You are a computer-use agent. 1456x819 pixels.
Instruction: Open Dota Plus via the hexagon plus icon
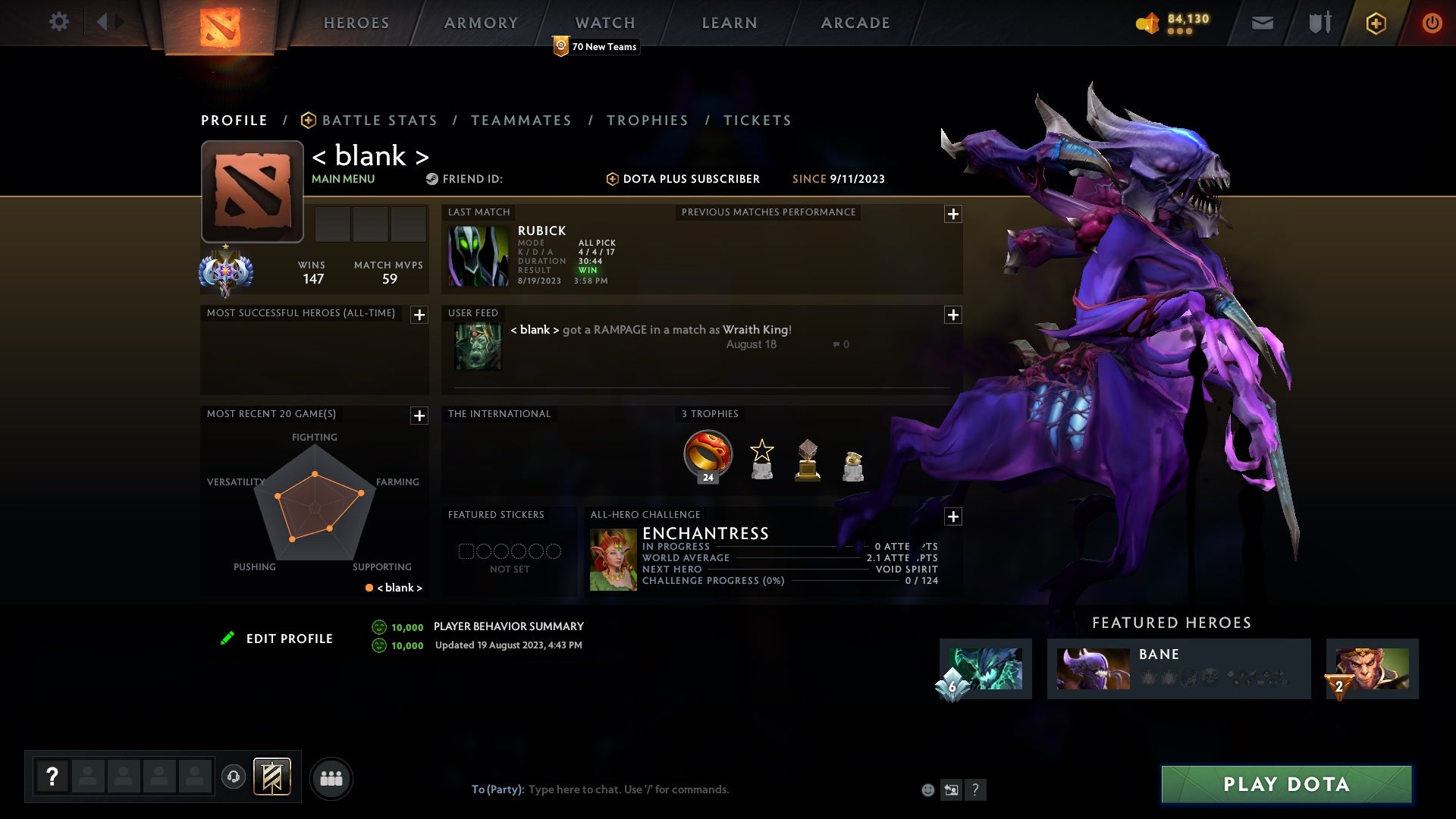click(x=1376, y=23)
